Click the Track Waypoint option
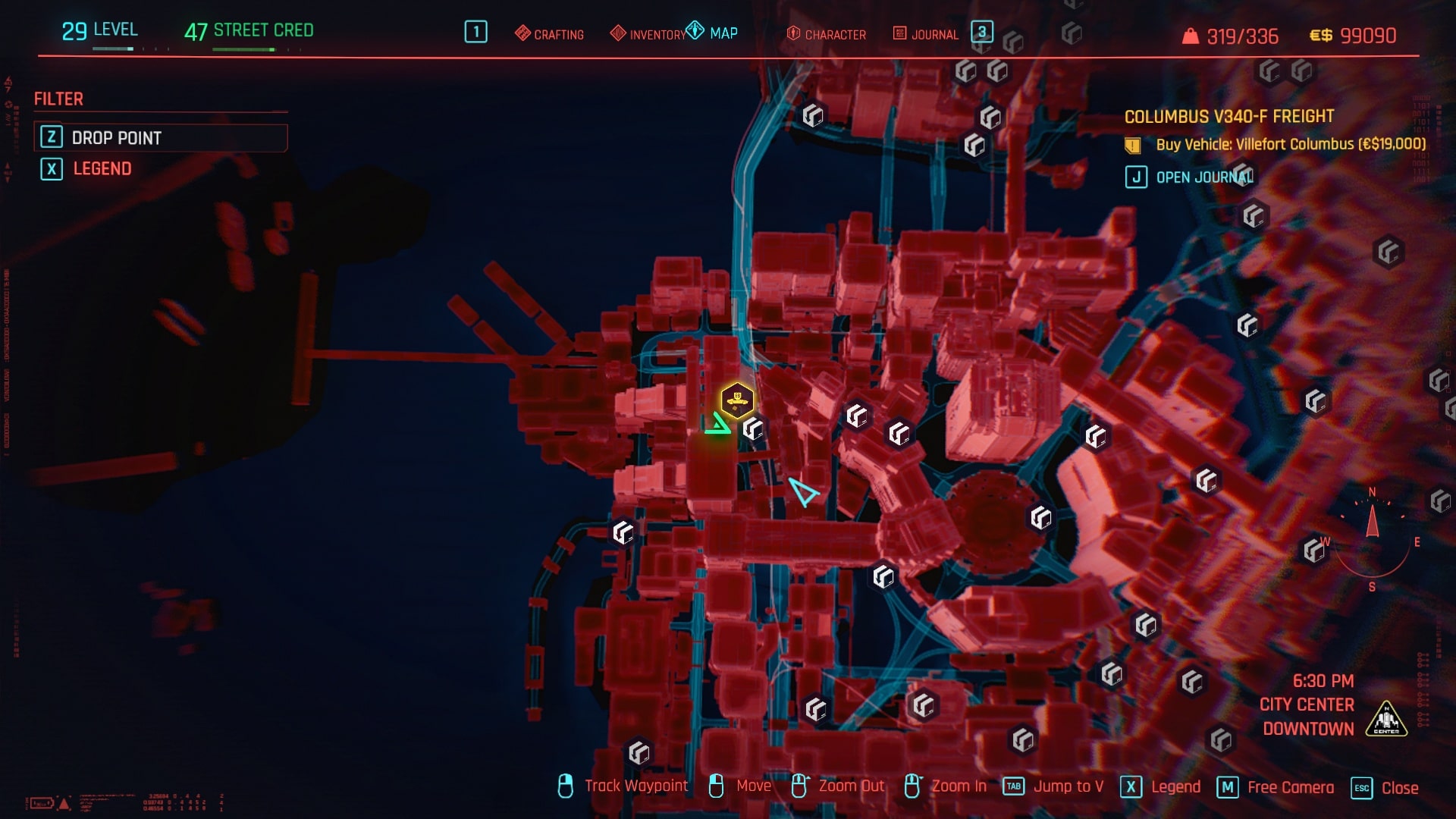 [x=623, y=786]
